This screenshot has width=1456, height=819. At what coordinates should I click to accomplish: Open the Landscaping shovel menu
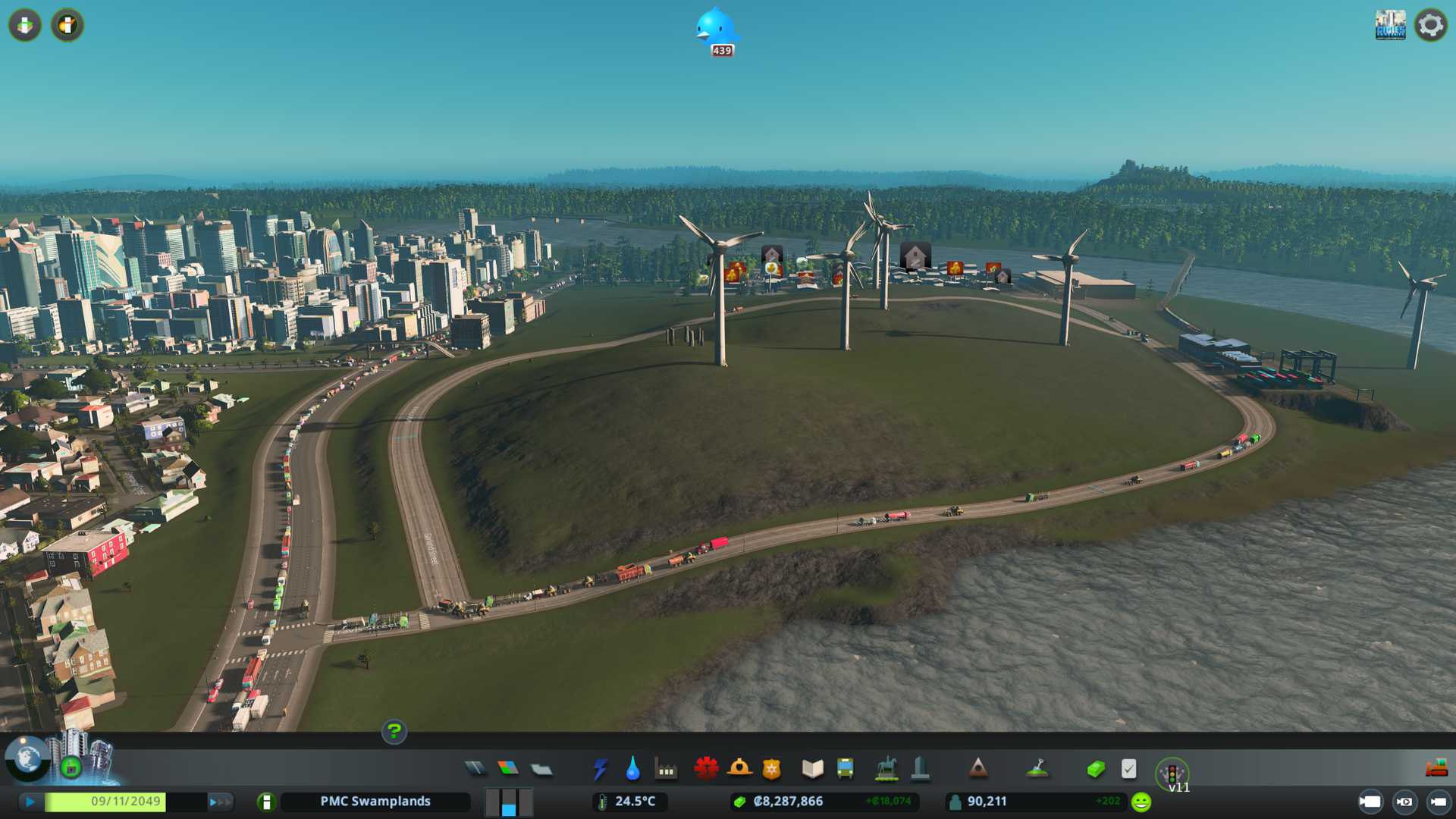tap(1037, 769)
